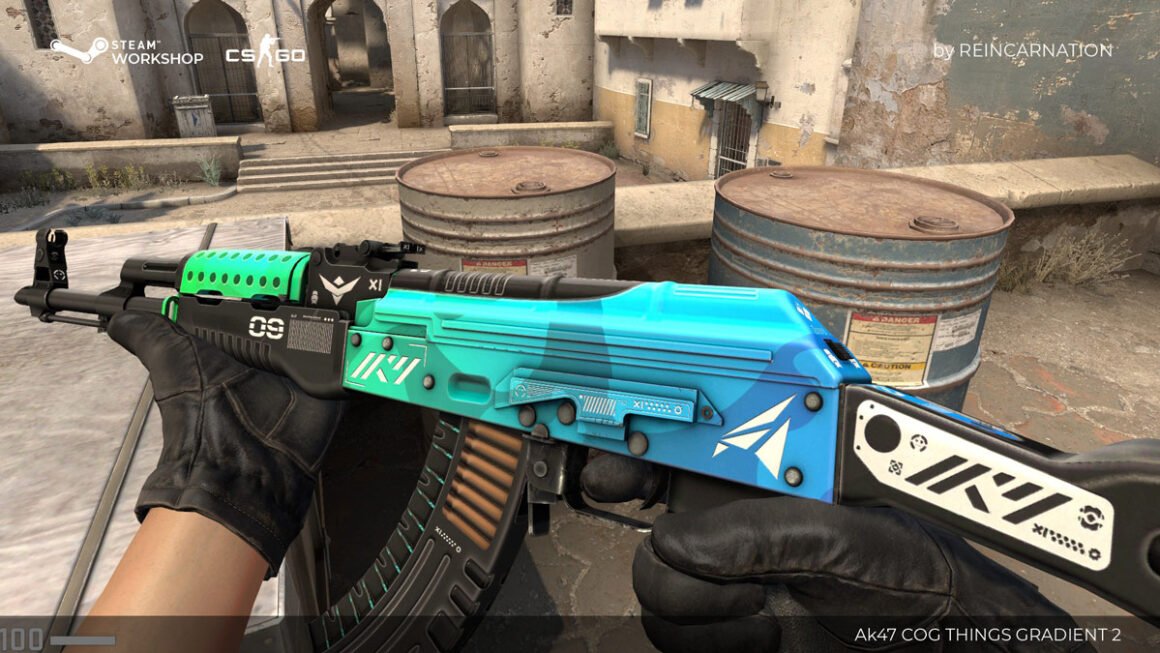The width and height of the screenshot is (1160, 653).
Task: Click the Steam Workshop logo
Action: [127, 51]
